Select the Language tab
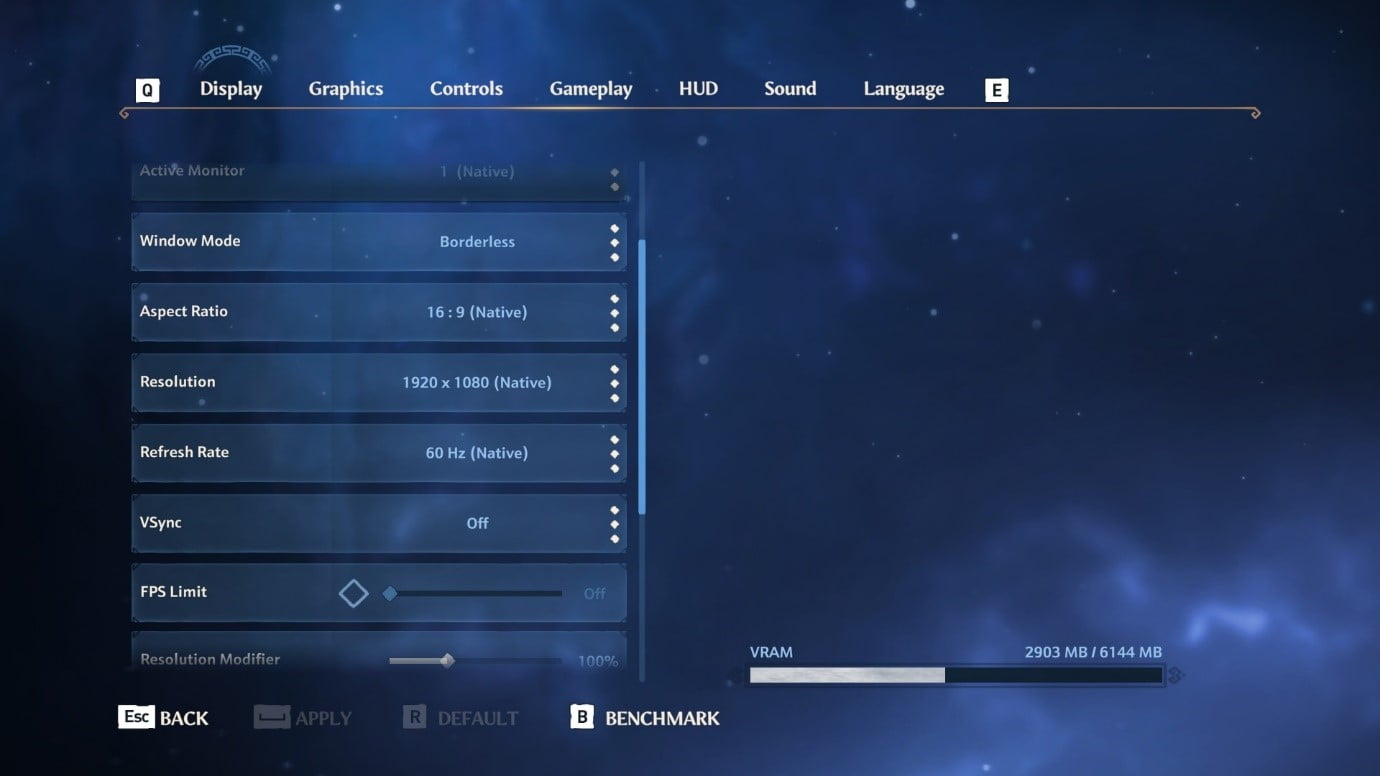 (903, 88)
